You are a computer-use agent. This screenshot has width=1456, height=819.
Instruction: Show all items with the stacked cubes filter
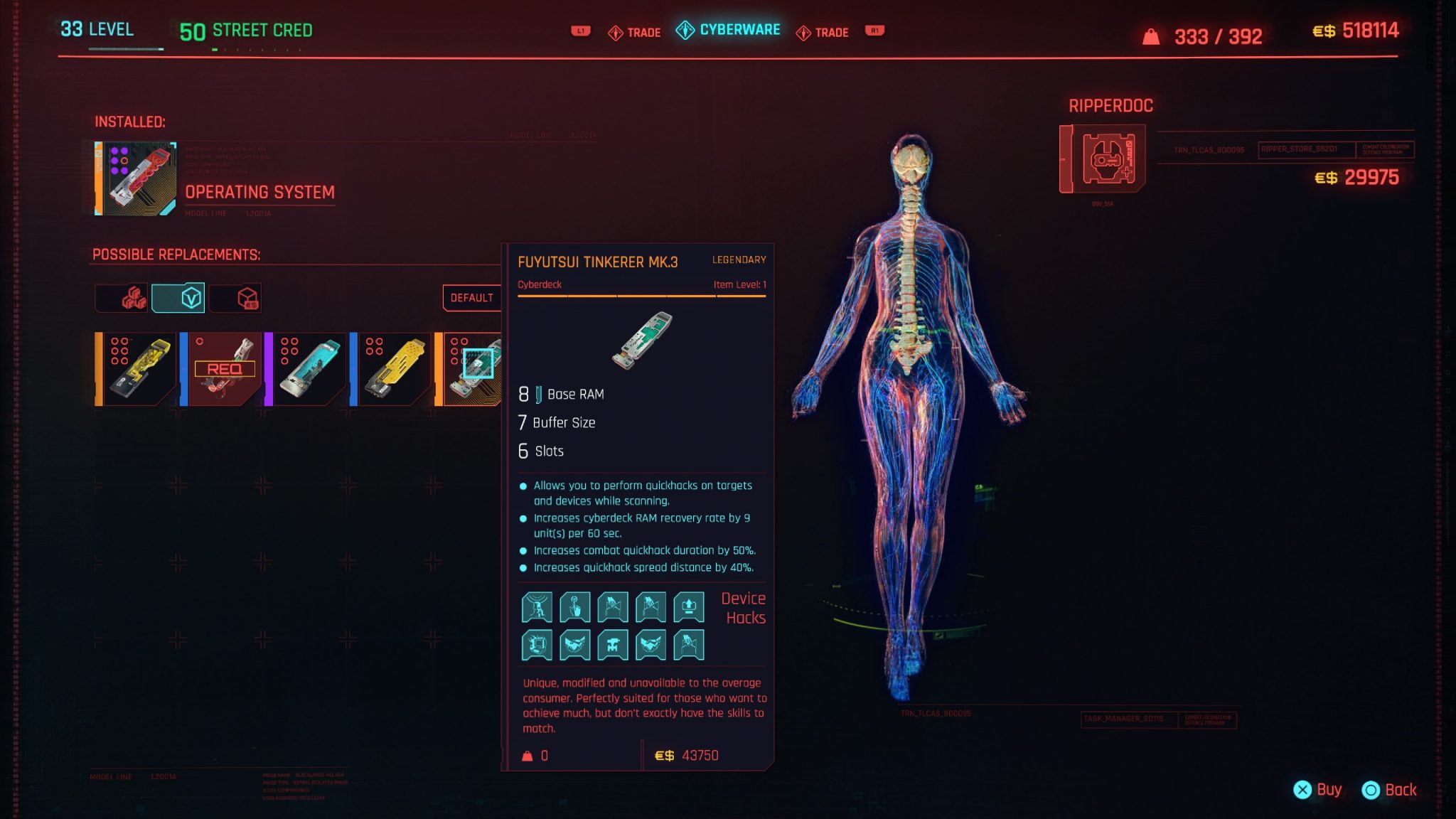(x=122, y=298)
